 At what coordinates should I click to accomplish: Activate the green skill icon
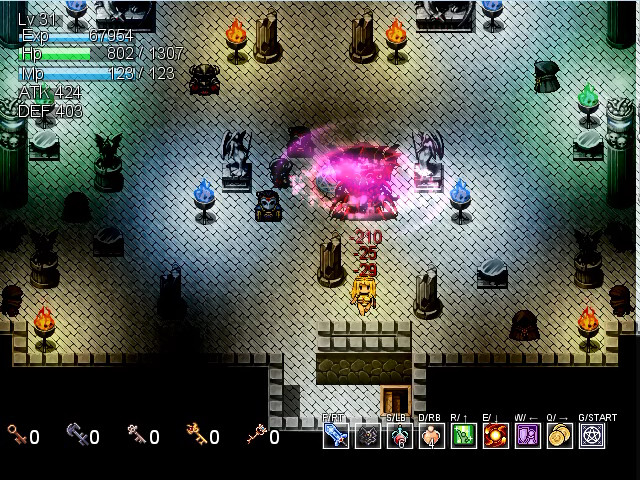tap(463, 436)
